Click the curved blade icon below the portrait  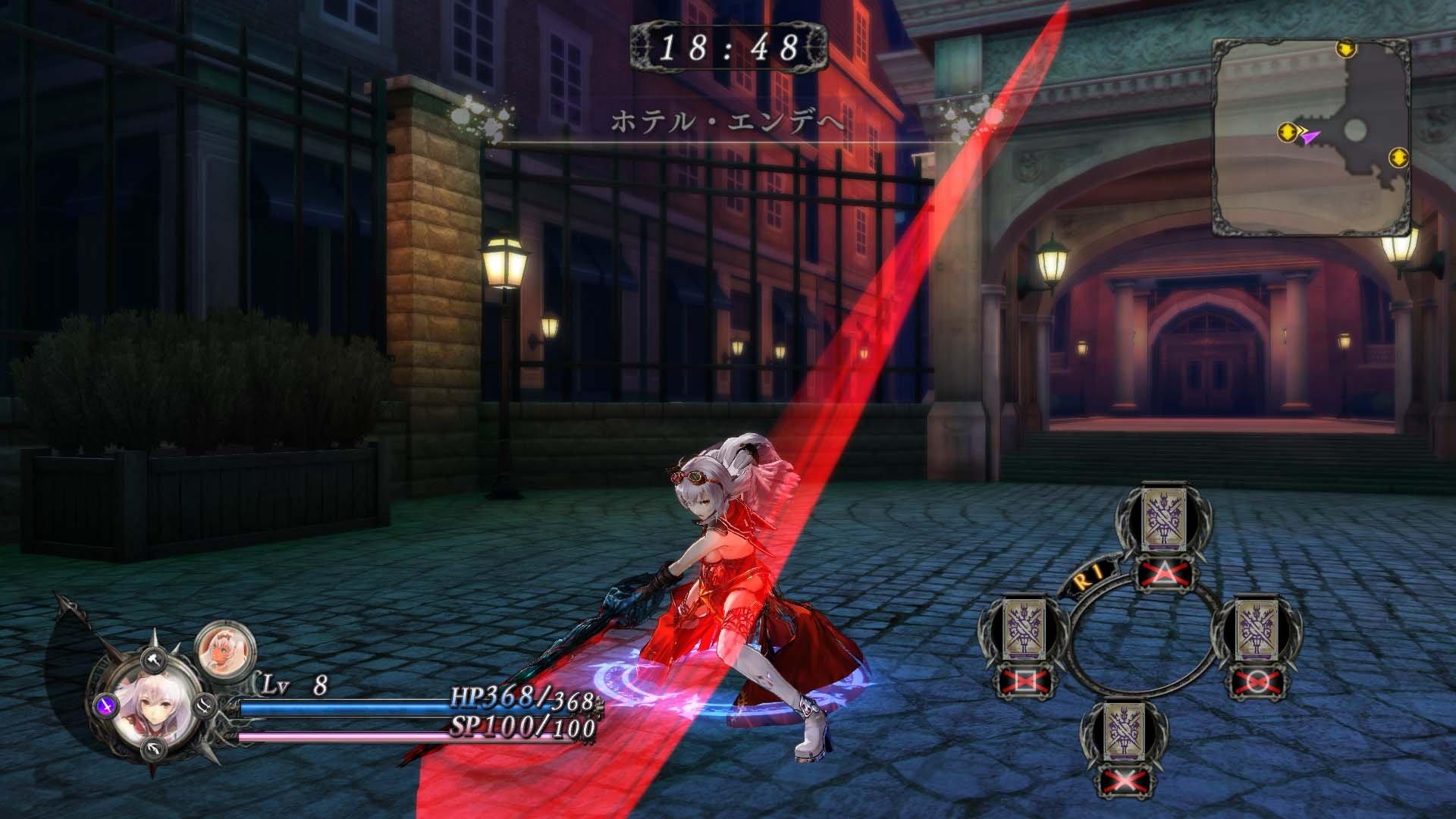click(x=154, y=749)
